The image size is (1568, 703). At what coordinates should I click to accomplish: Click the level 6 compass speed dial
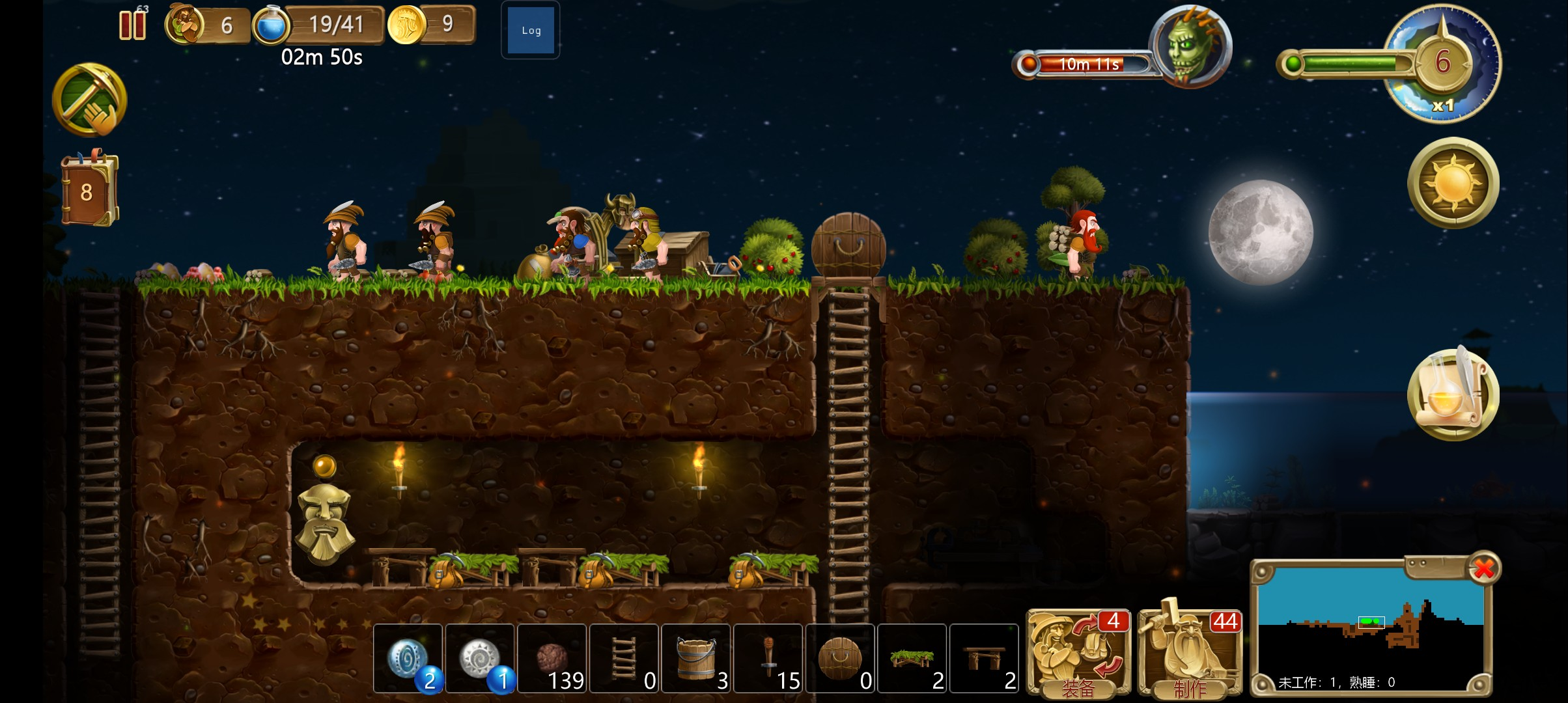[x=1442, y=63]
